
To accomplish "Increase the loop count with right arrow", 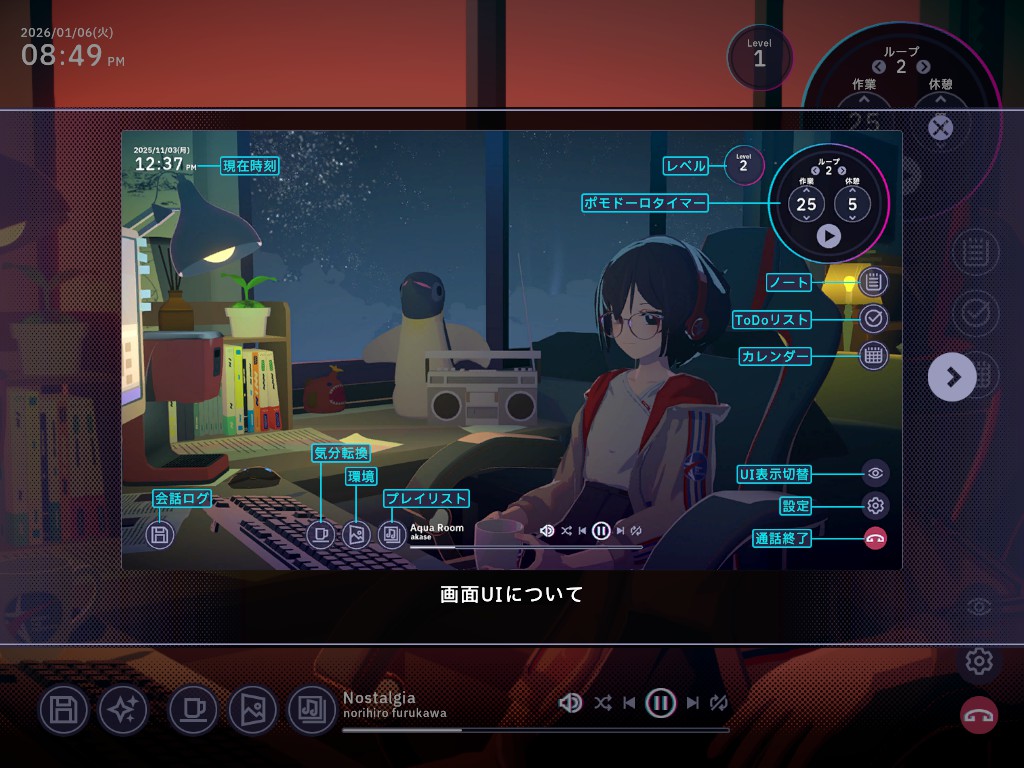I will pyautogui.click(x=923, y=67).
